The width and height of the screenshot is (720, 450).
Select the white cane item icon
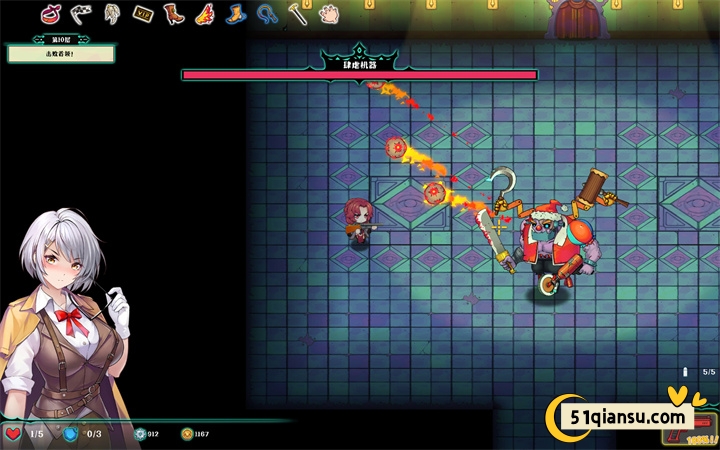tap(297, 14)
